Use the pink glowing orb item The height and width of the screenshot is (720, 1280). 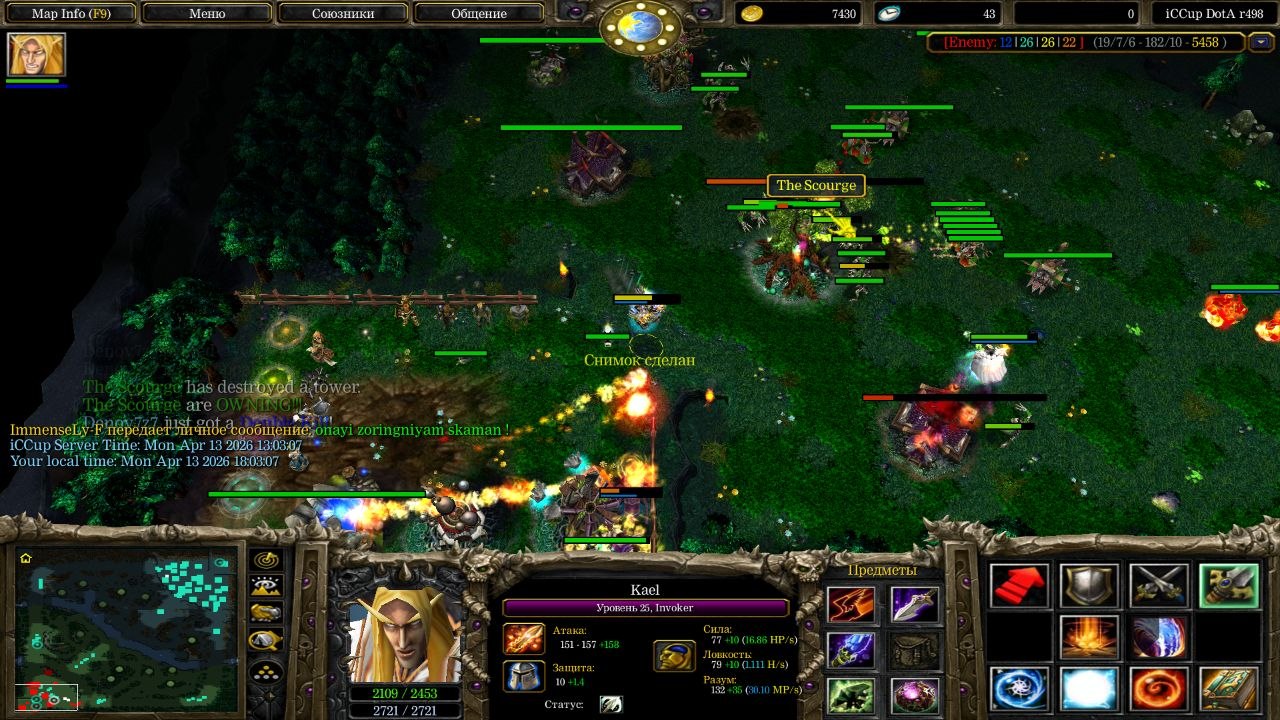pyautogui.click(x=915, y=694)
